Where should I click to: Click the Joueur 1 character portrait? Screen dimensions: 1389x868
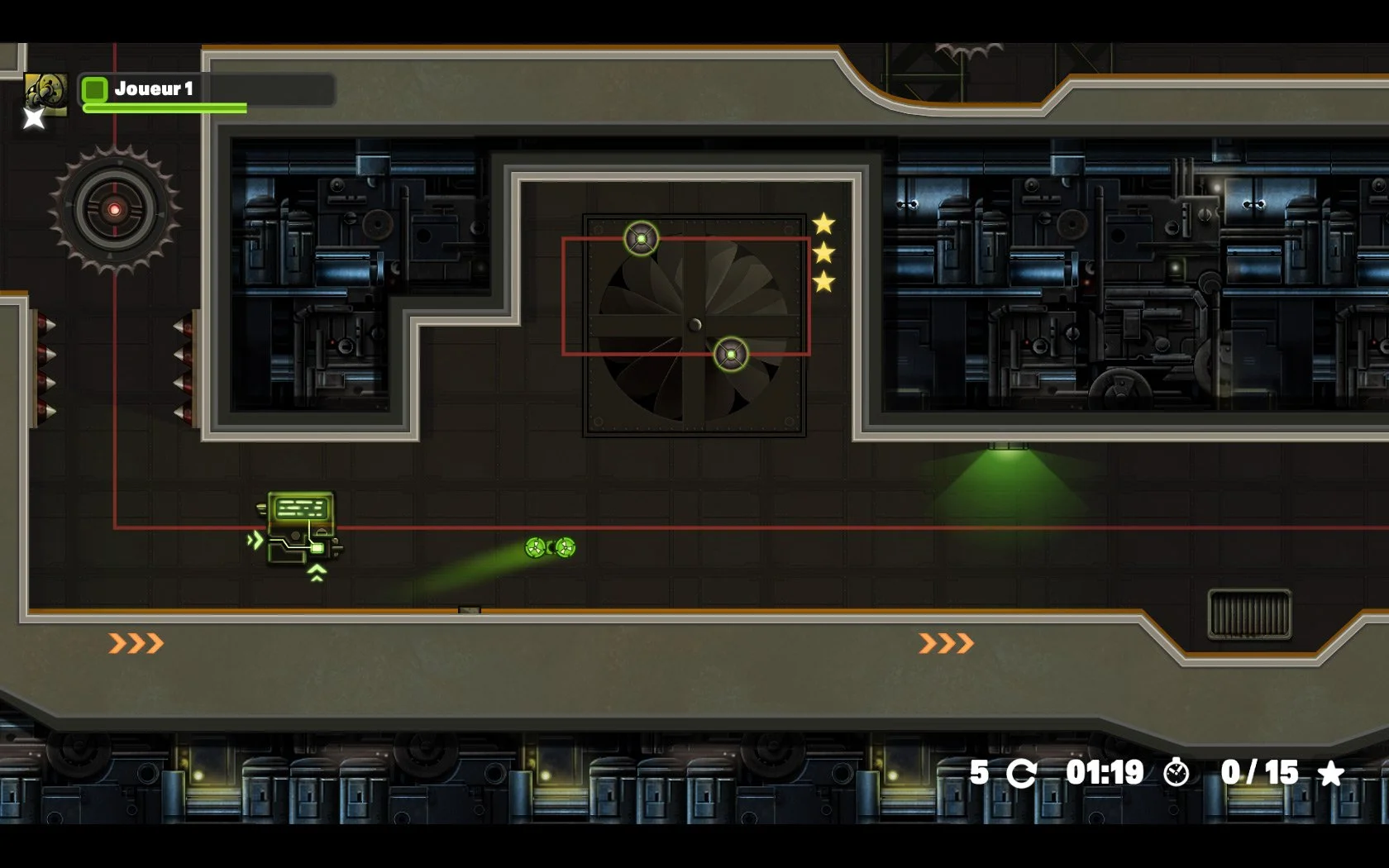click(45, 94)
